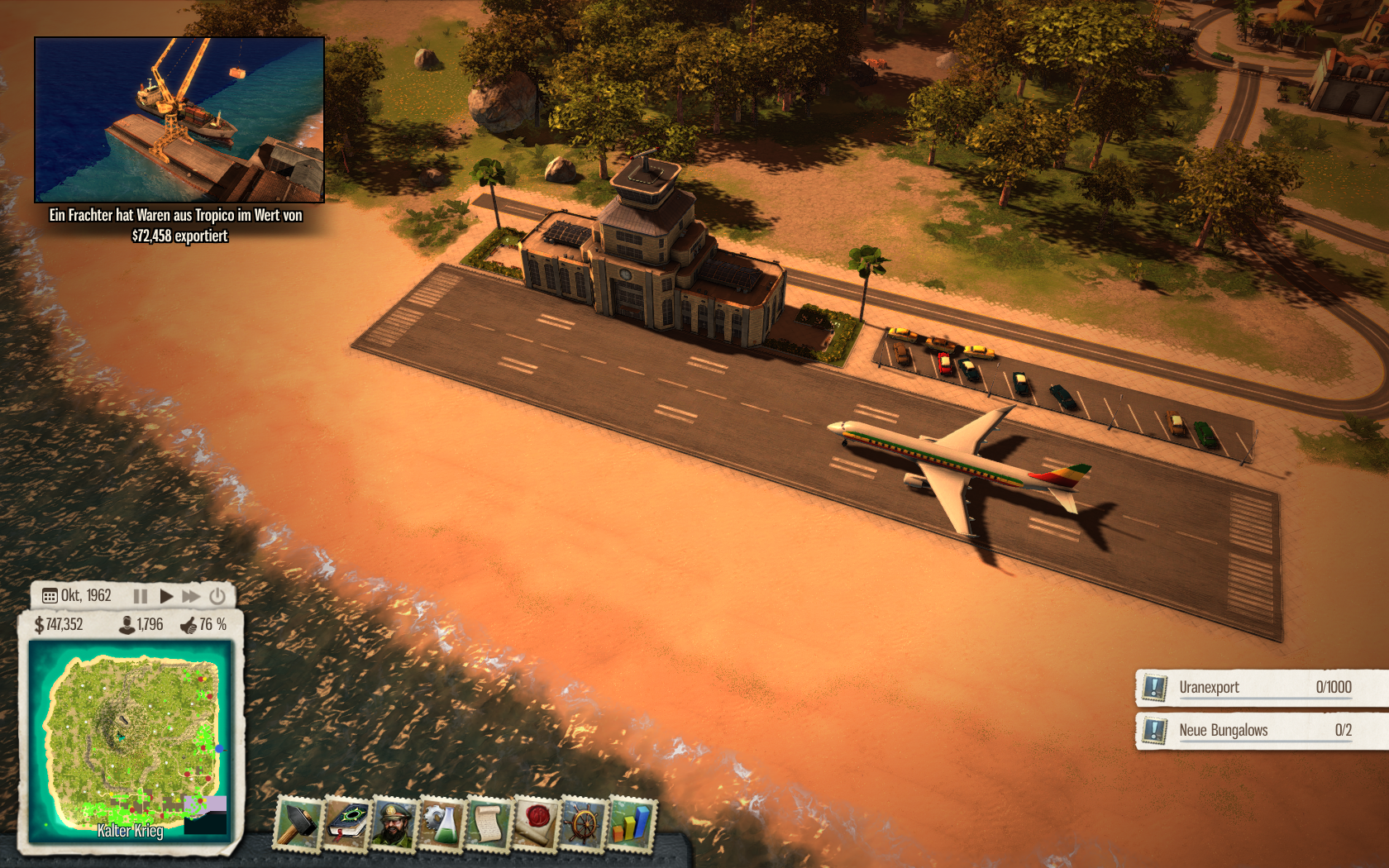This screenshot has width=1389, height=868.
Task: Open the edicts scroll stamp
Action: pos(489,823)
